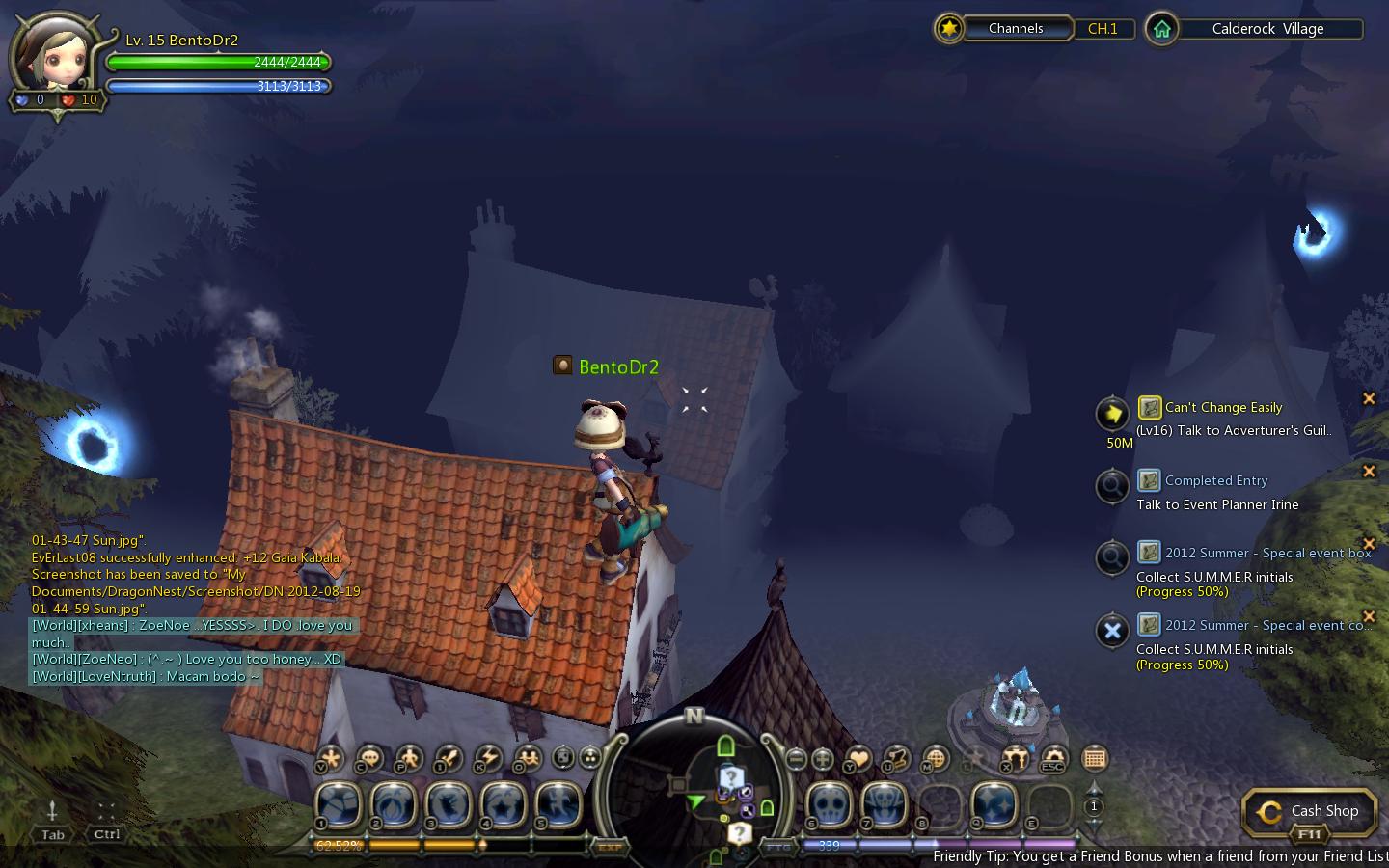
Task: Use the skull skill in slot 6
Action: 828,803
